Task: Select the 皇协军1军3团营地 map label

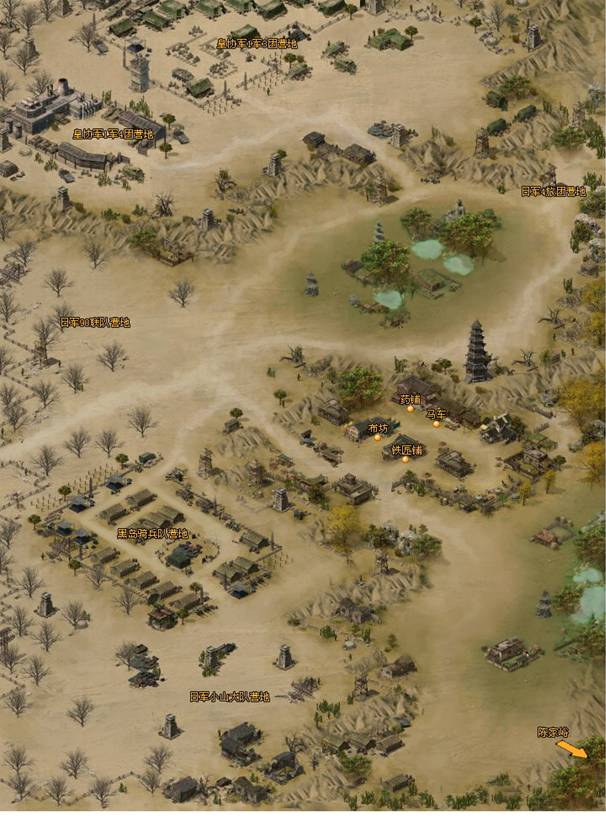Action: (256, 44)
